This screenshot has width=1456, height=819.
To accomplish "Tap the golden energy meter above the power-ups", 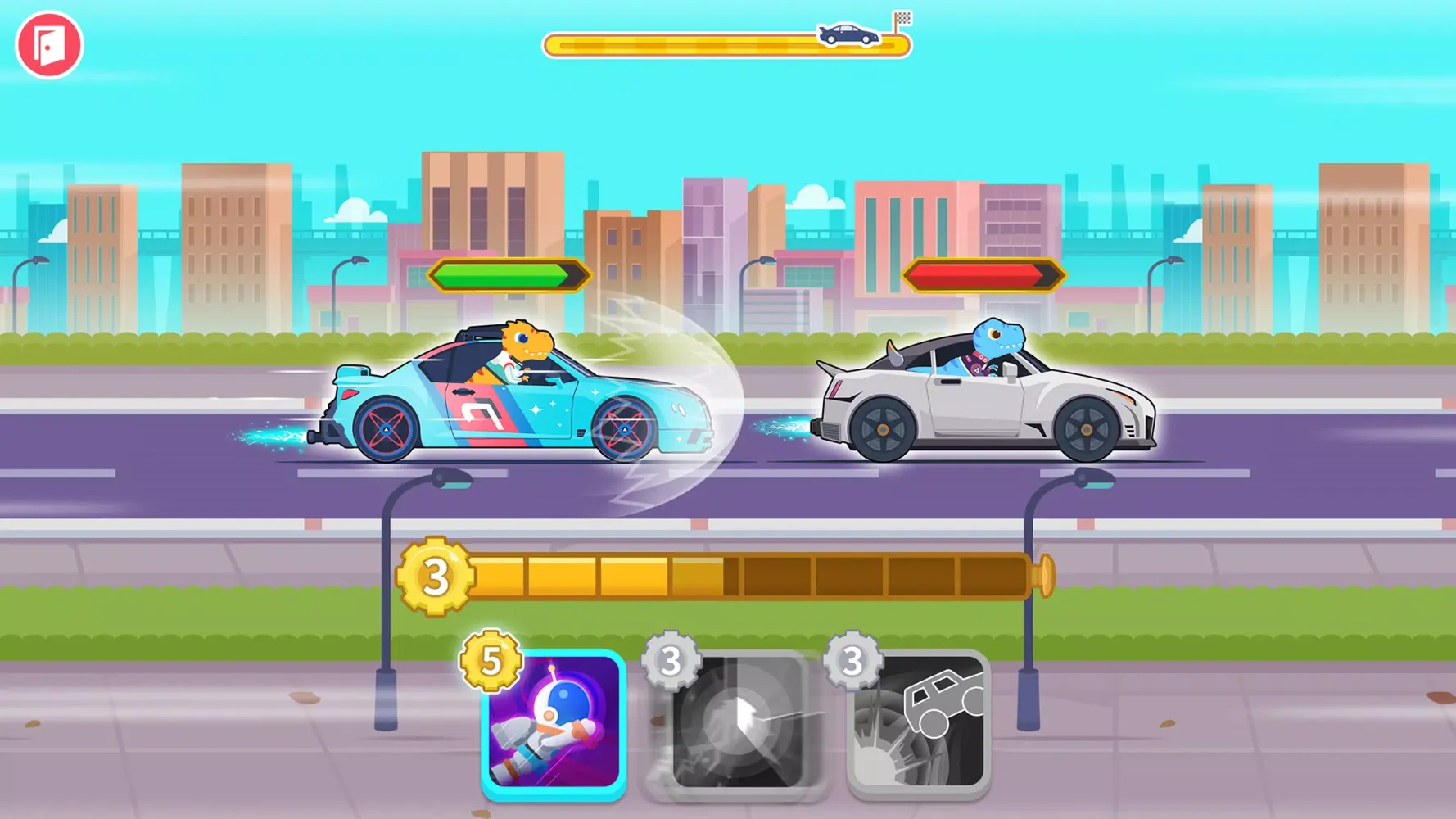I will (x=737, y=573).
